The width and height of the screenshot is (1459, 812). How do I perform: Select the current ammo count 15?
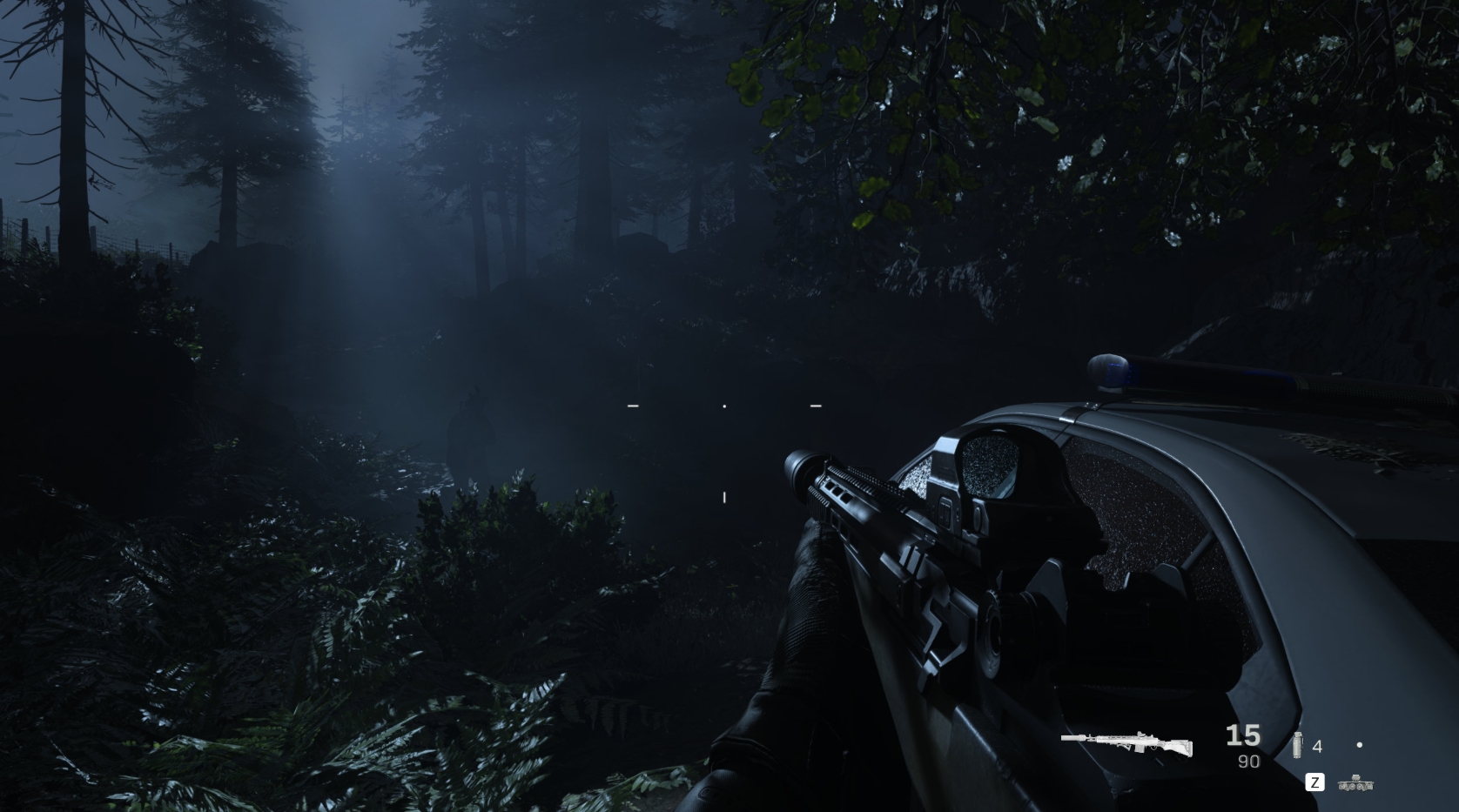[x=1243, y=736]
